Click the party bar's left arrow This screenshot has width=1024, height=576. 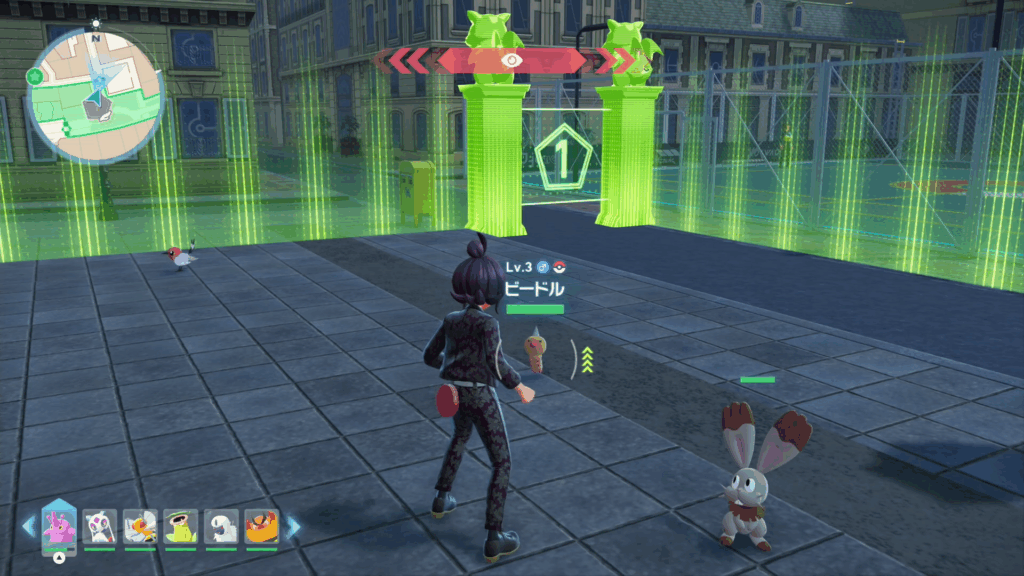click(x=28, y=527)
